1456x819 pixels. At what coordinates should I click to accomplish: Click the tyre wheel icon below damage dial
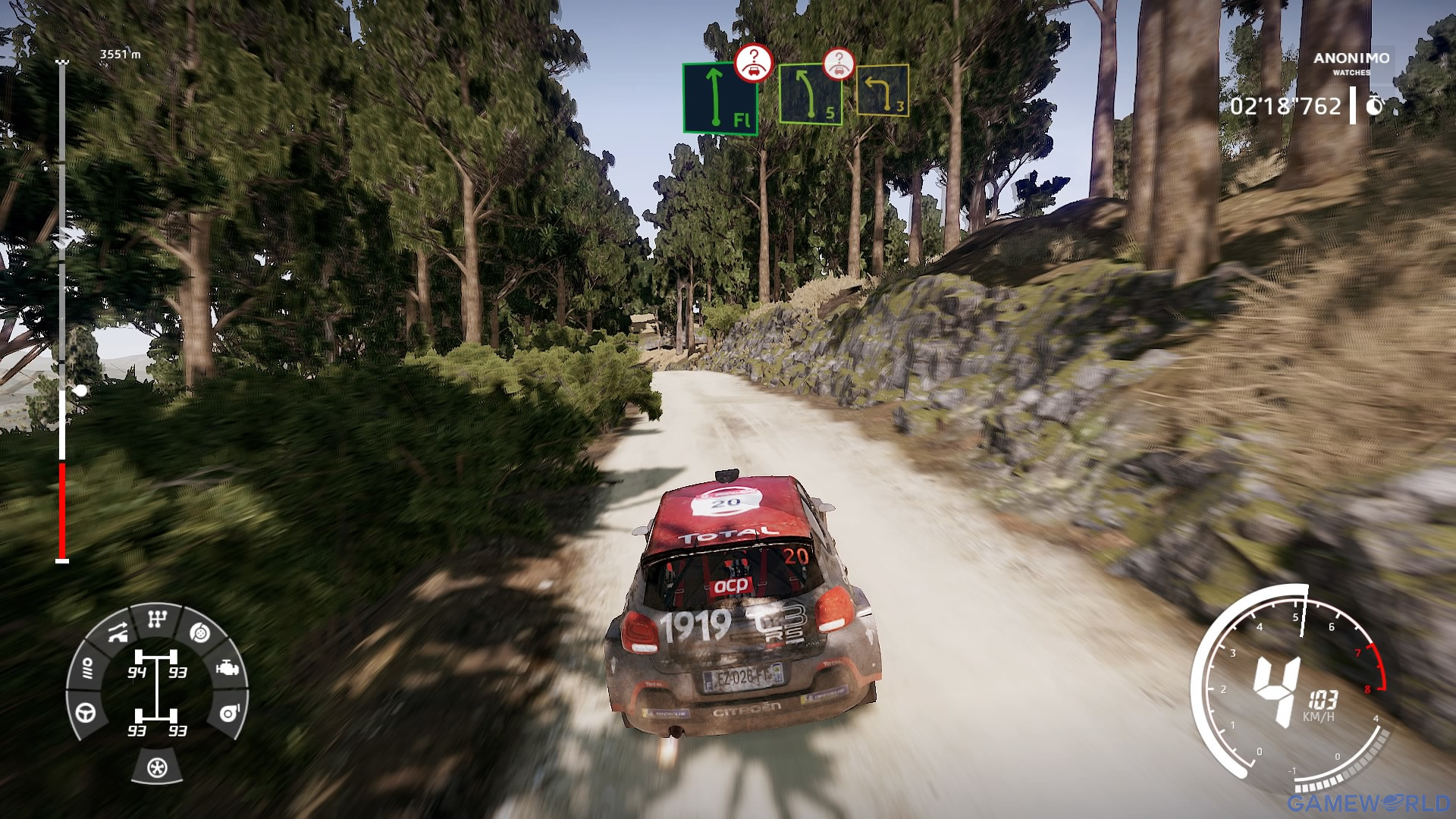157,767
